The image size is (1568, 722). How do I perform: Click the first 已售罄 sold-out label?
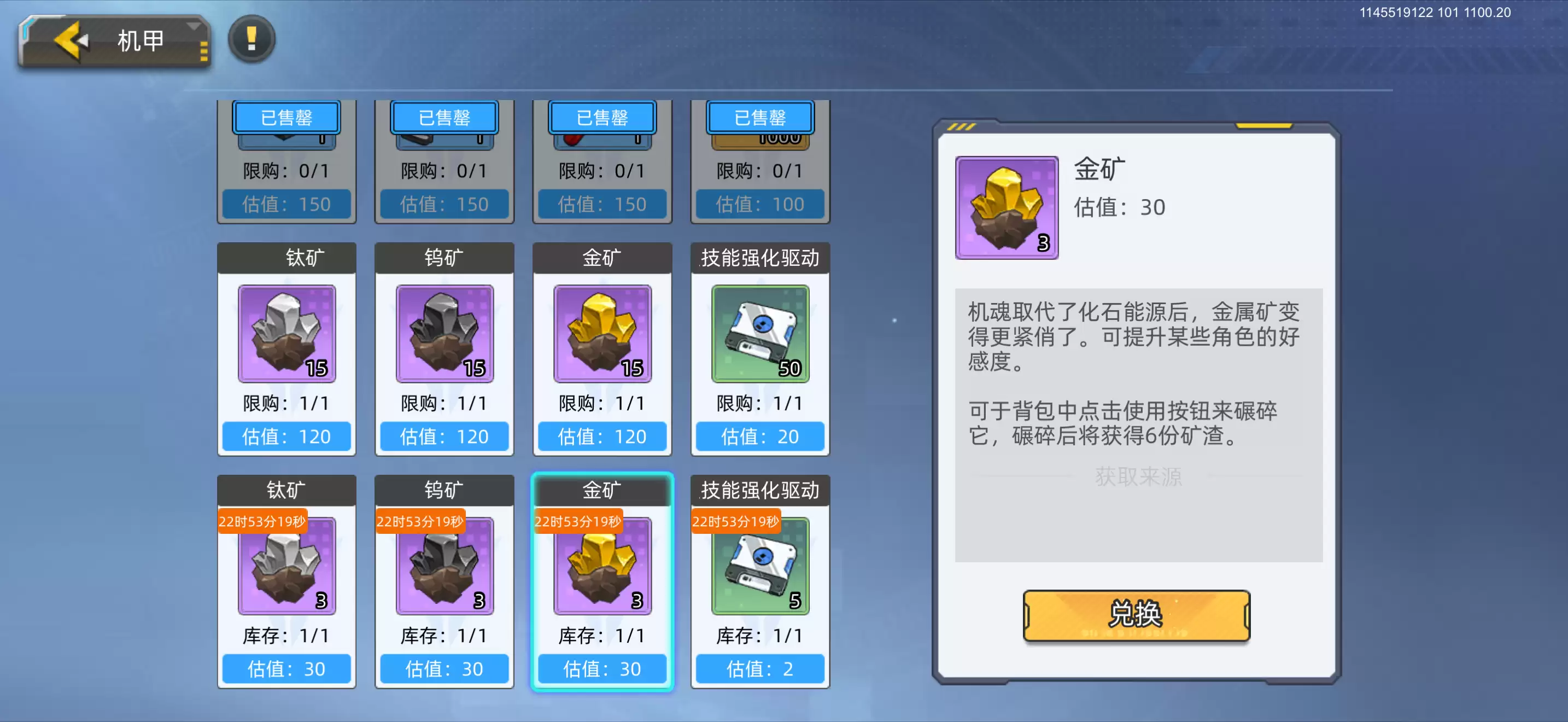point(286,118)
